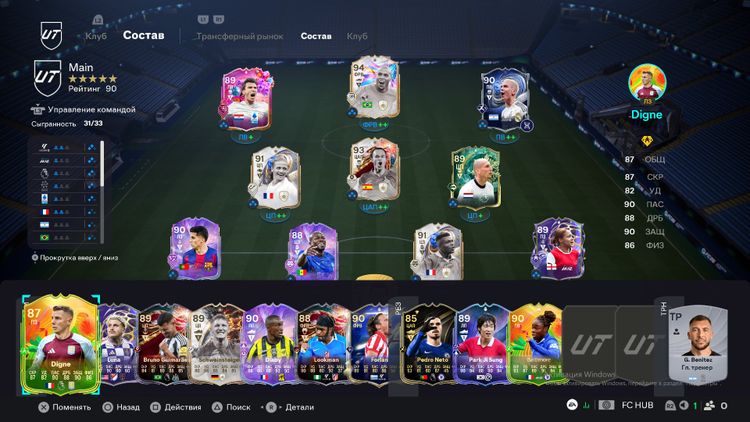Select the 90-rated right winger card
Viewport: 750px width, 422px height.
[x=504, y=102]
